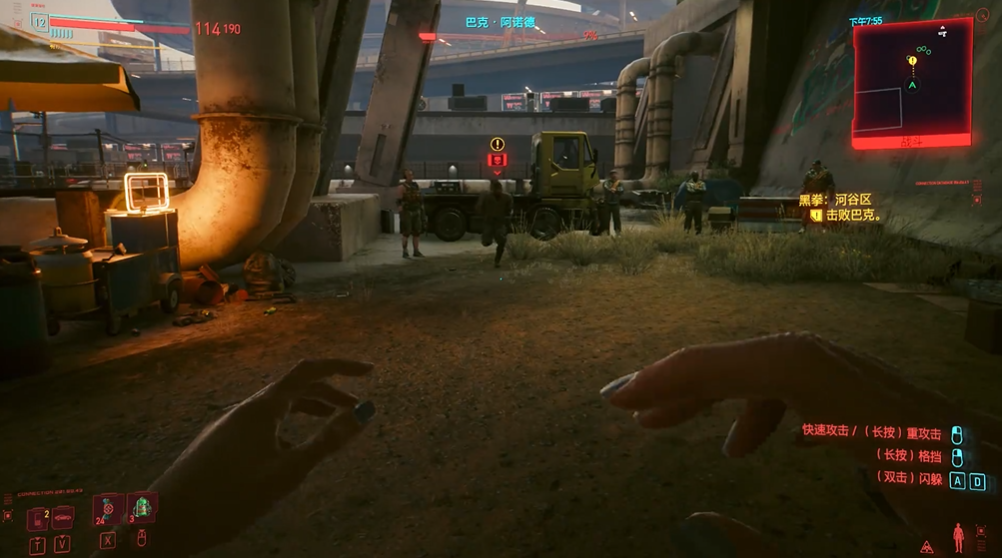
Task: Click the red body stance silhouette icon
Action: 958,537
